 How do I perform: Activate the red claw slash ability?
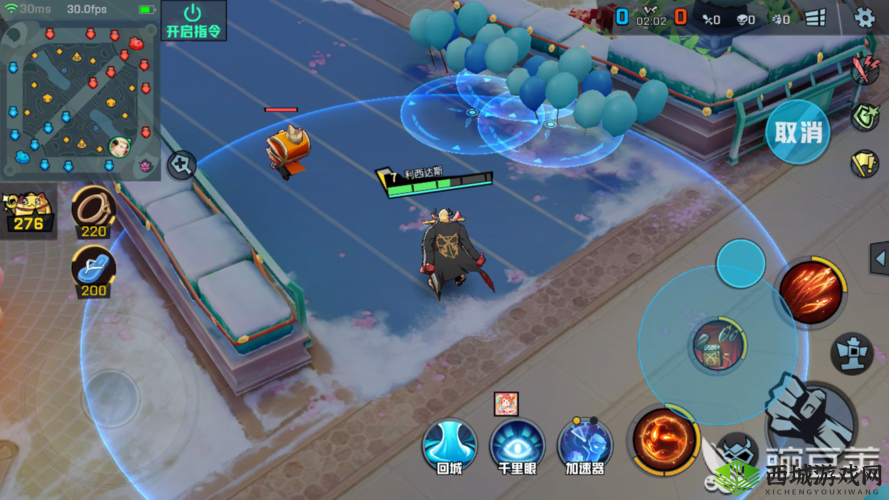808,291
